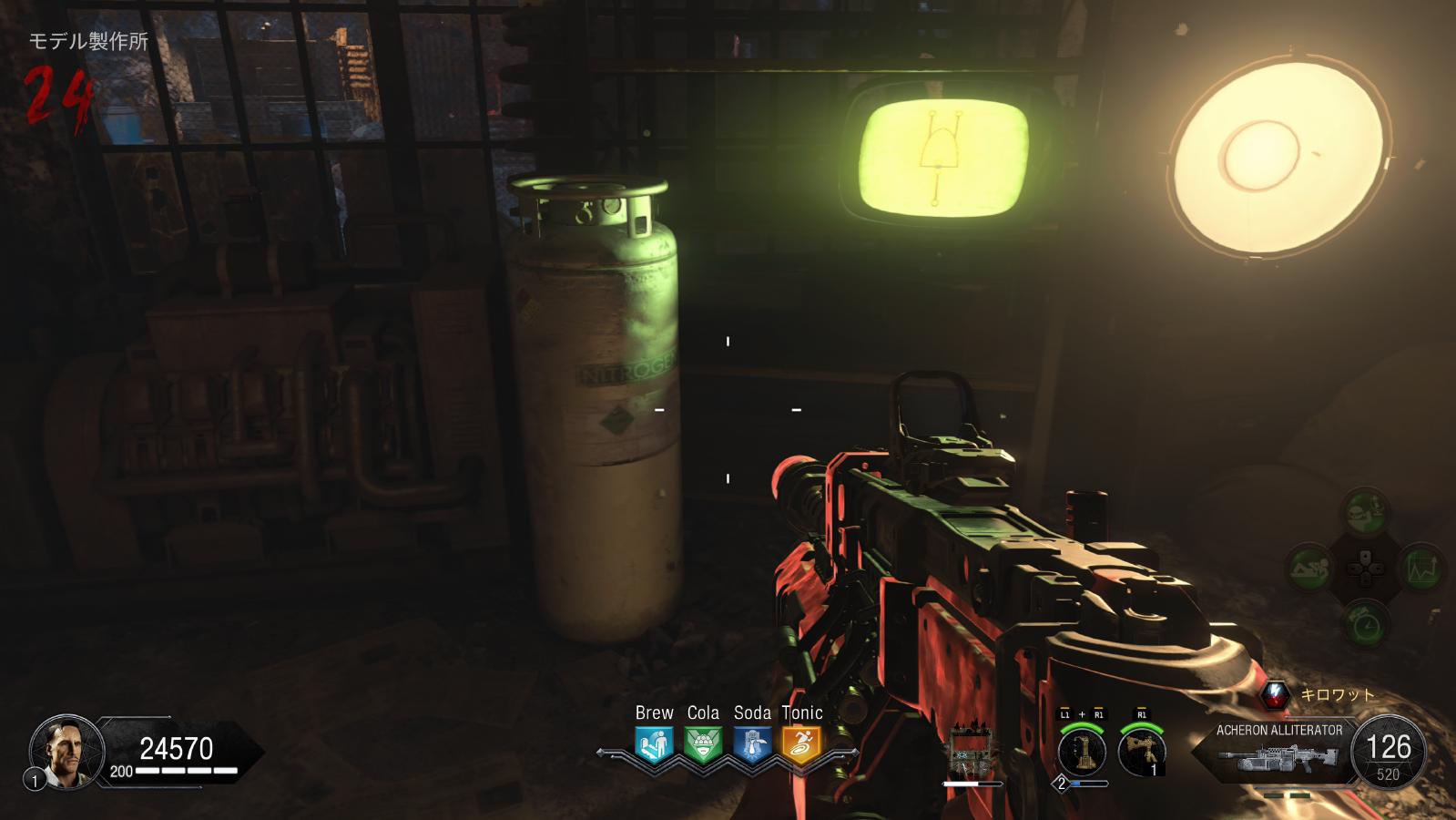The width and height of the screenshot is (1456, 820).
Task: Choose the orange Tonic perk icon
Action: [801, 744]
